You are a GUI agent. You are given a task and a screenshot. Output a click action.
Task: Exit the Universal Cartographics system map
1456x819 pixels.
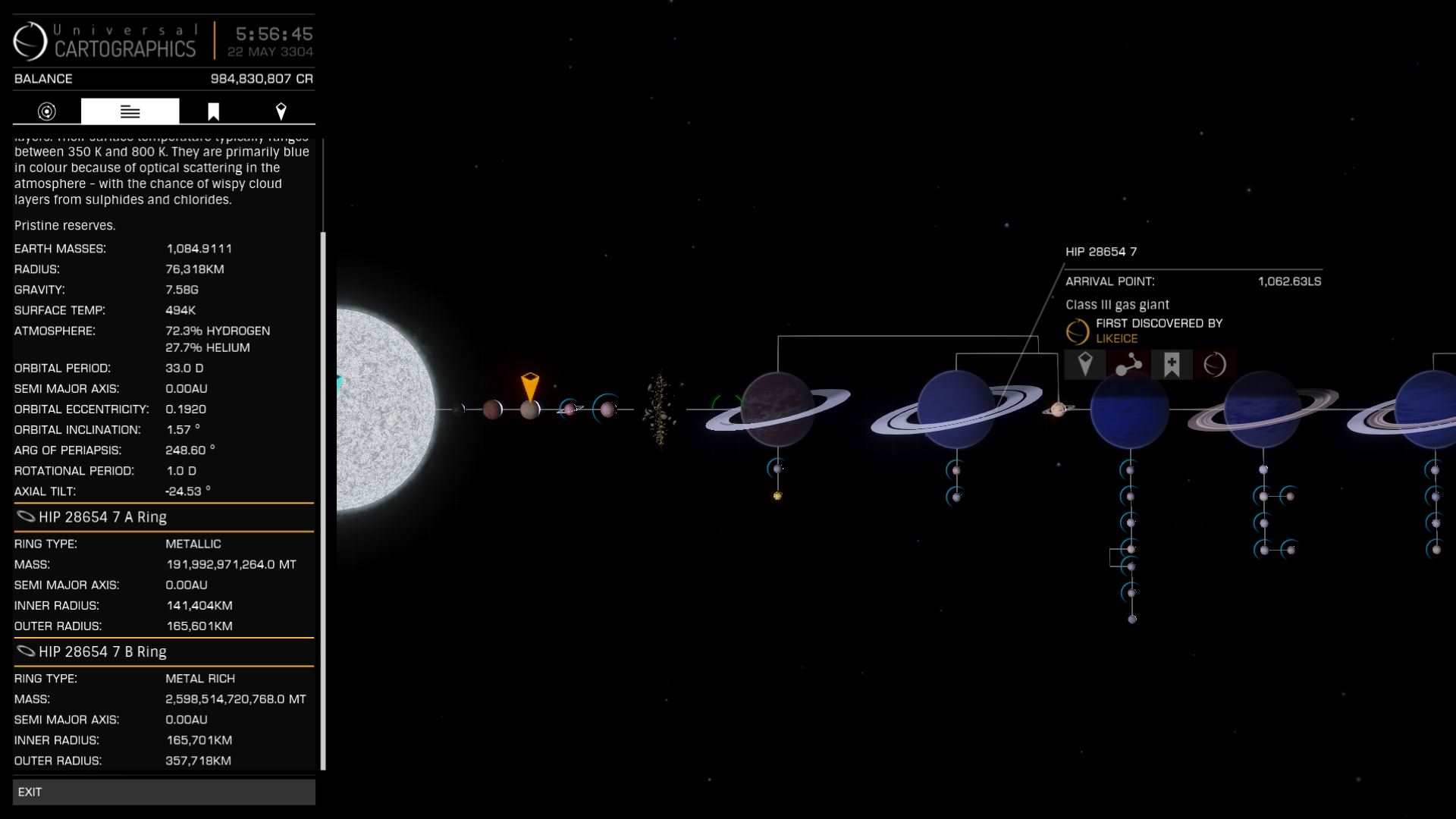coord(163,792)
